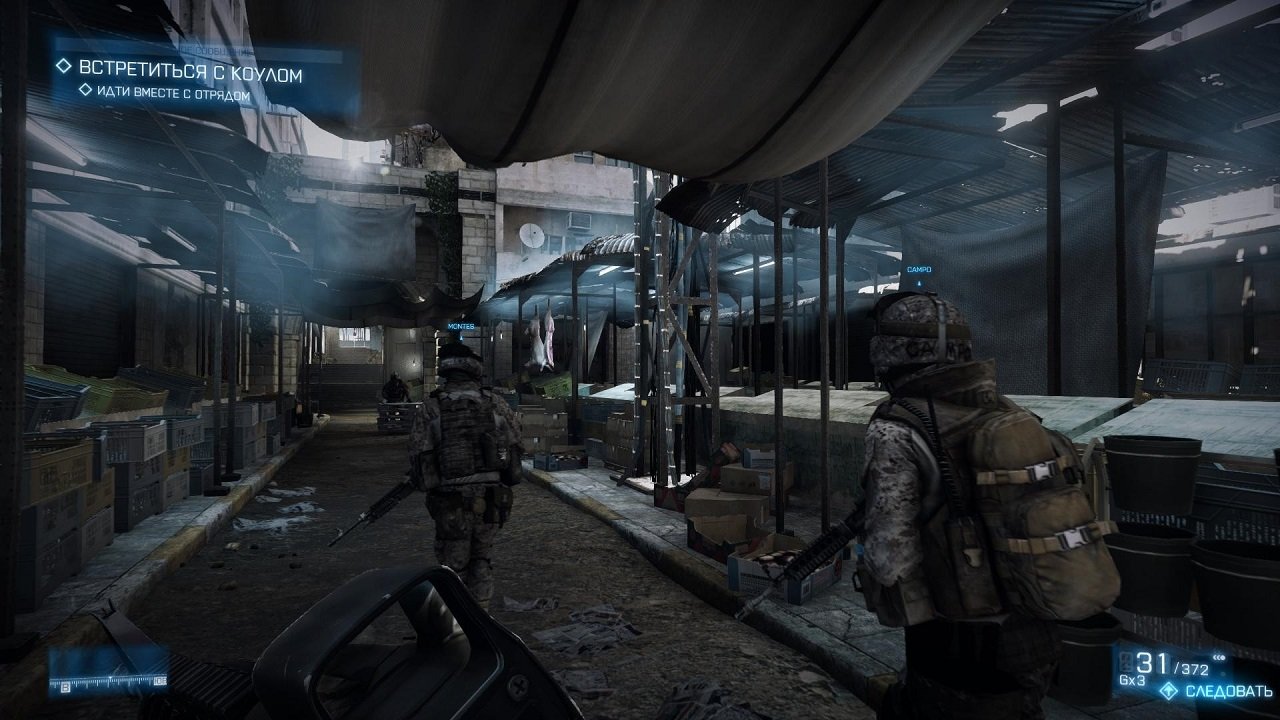Toggle the objective ВСТРЕТИТЬСЯ С КОУЛОМ
1280x720 pixels.
[190, 68]
